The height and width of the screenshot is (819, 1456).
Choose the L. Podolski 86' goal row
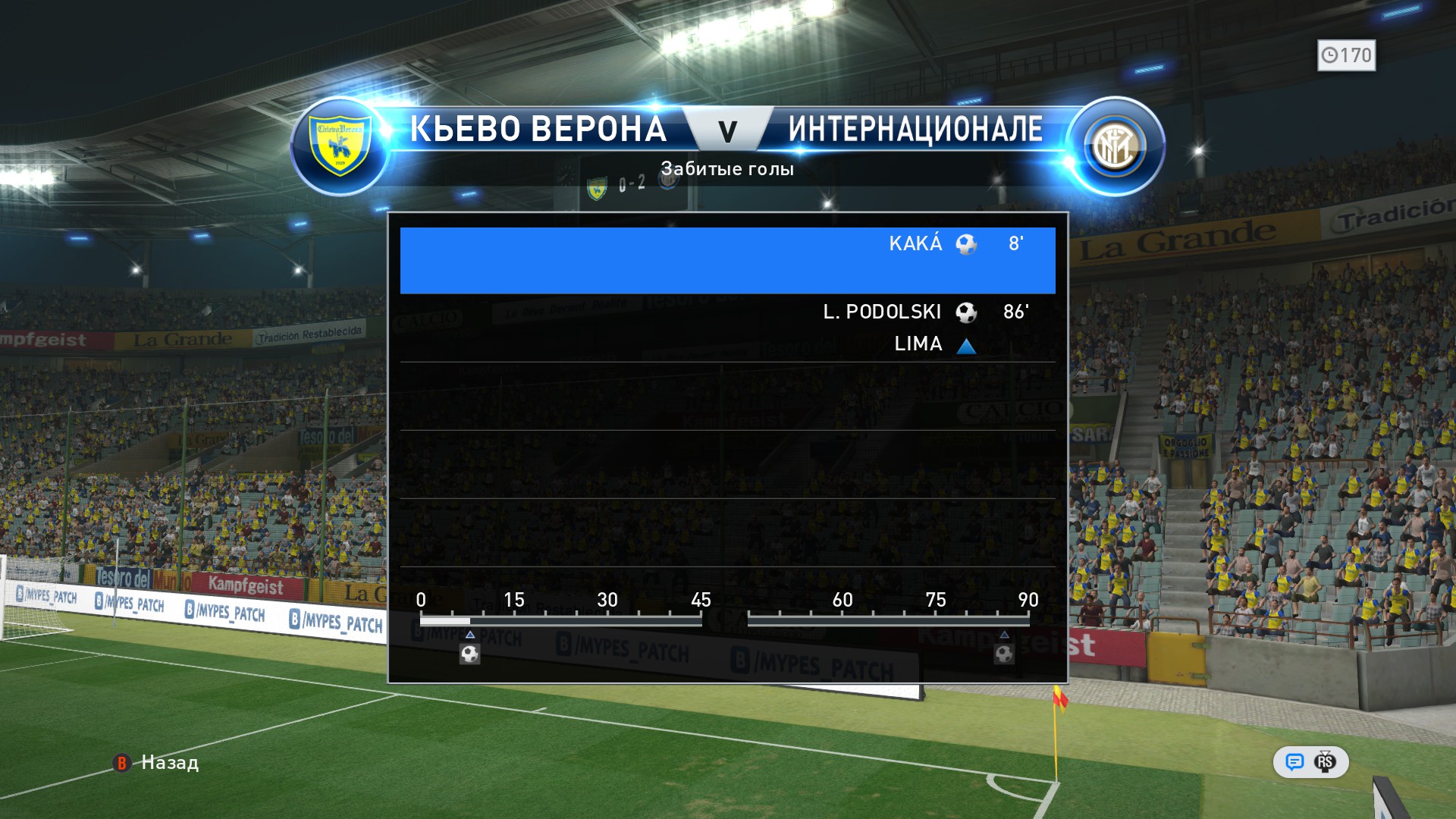(727, 328)
